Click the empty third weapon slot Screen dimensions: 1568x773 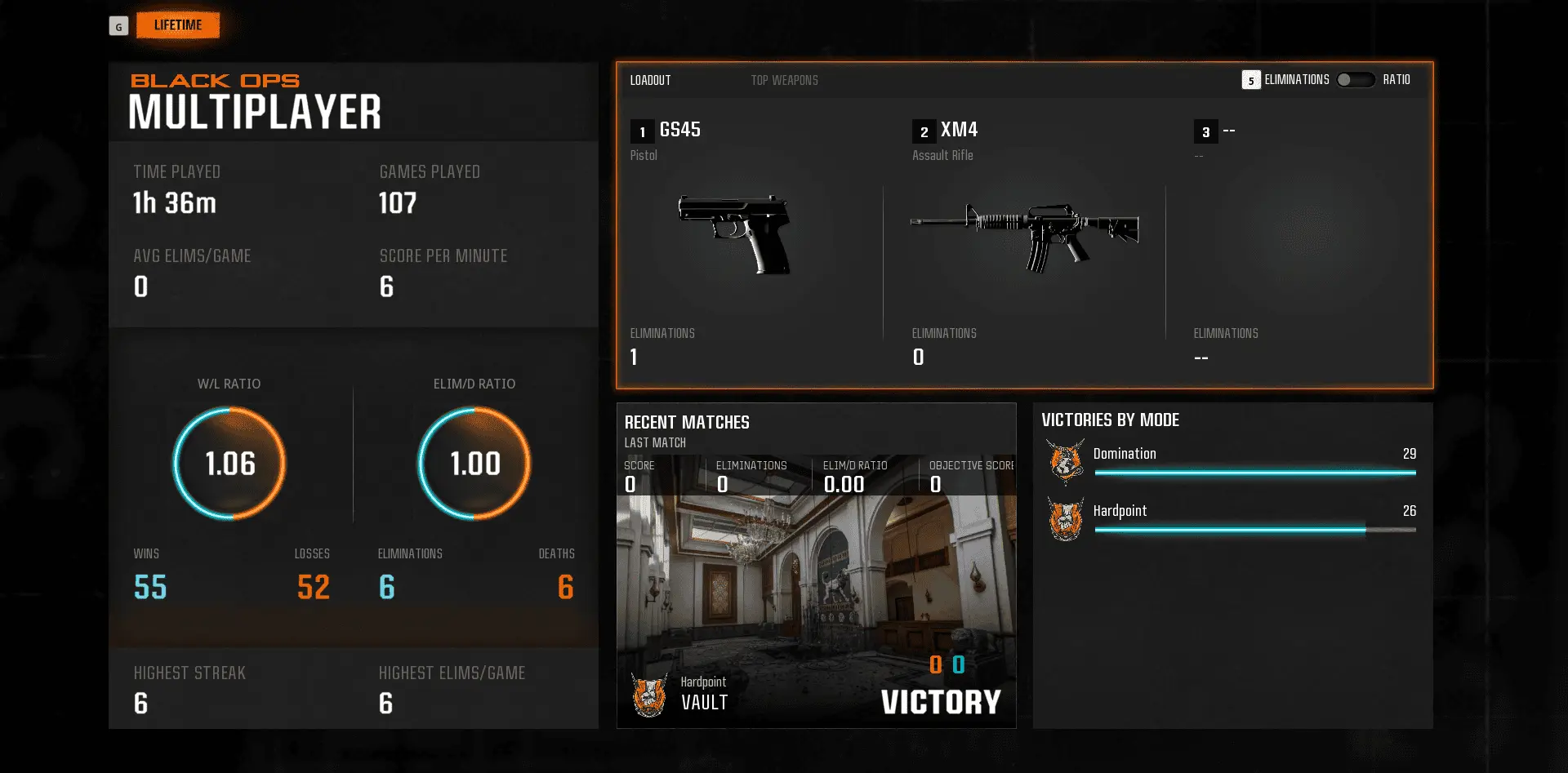tap(1307, 245)
